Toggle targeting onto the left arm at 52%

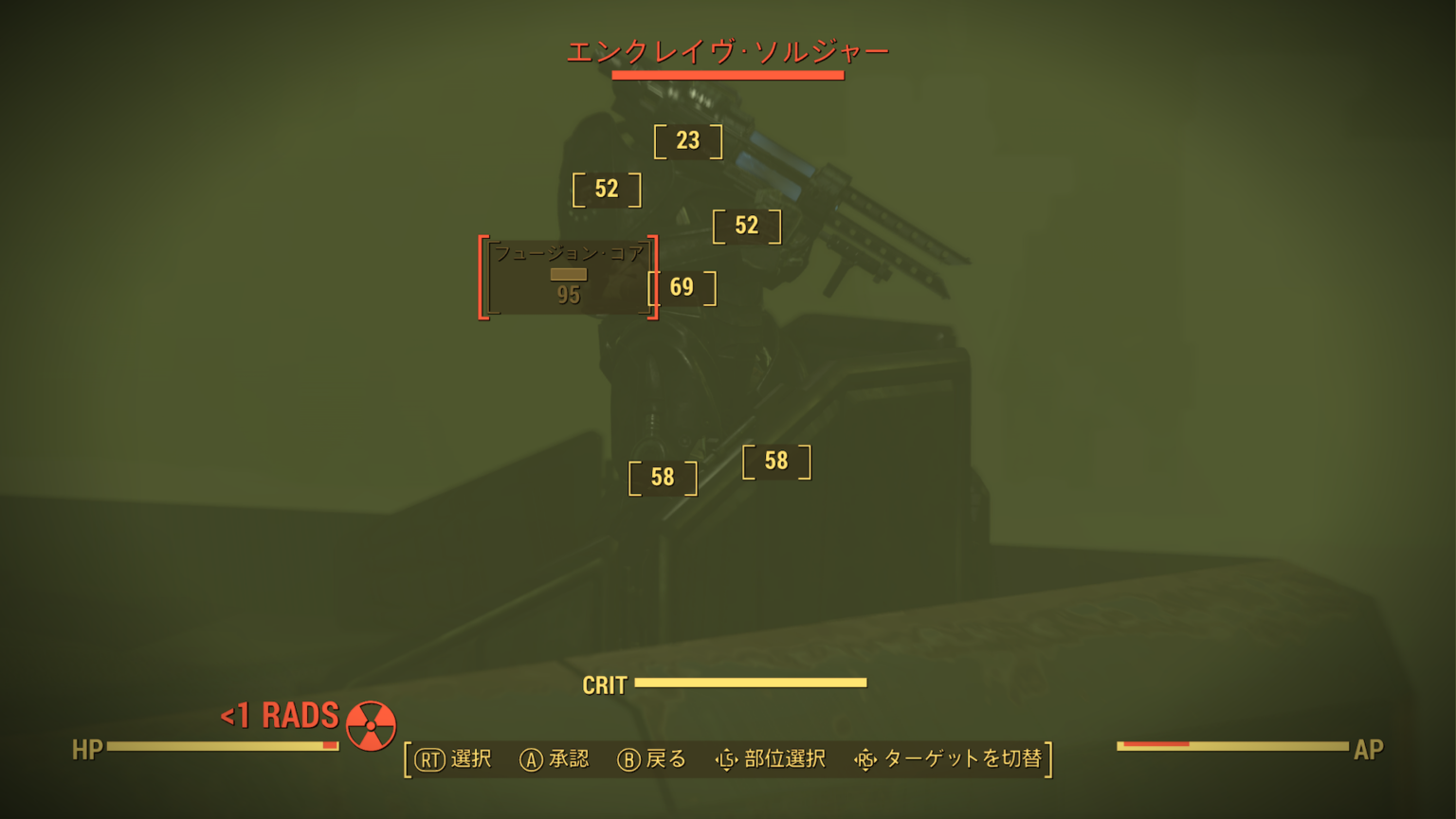click(x=607, y=189)
